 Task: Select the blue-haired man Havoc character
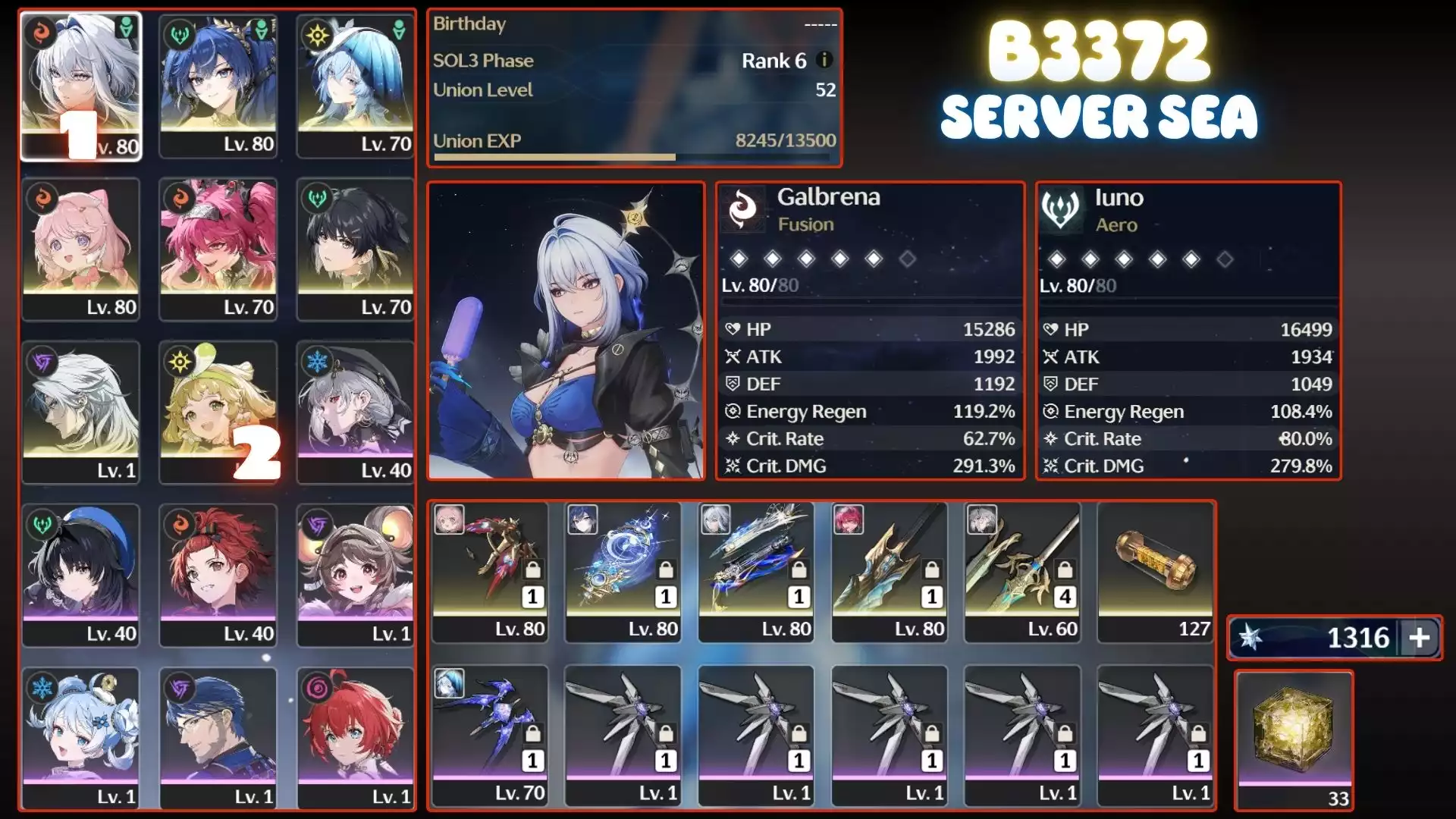point(218,738)
